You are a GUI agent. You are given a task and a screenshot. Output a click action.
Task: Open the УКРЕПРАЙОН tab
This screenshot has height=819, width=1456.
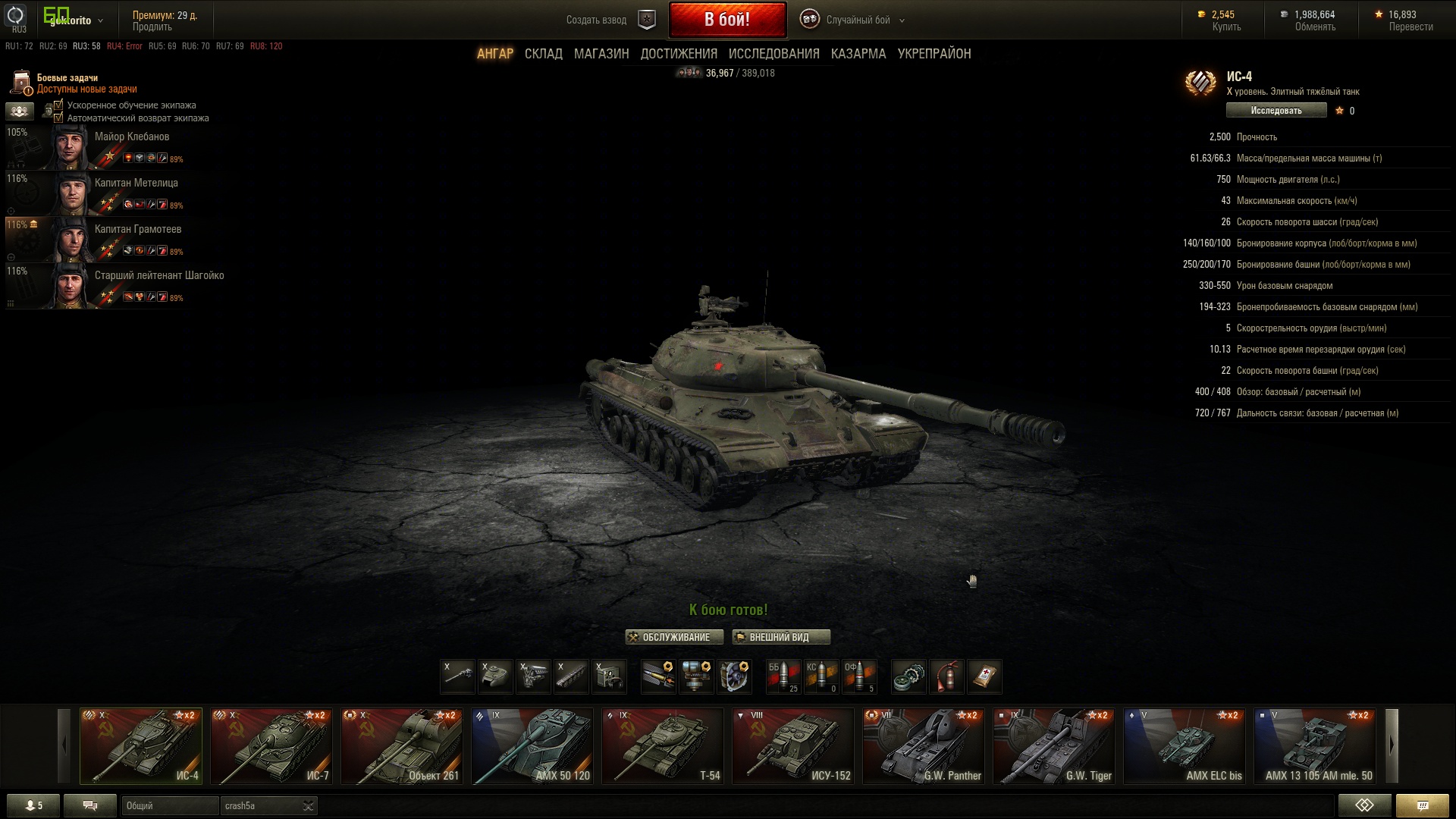tap(934, 54)
